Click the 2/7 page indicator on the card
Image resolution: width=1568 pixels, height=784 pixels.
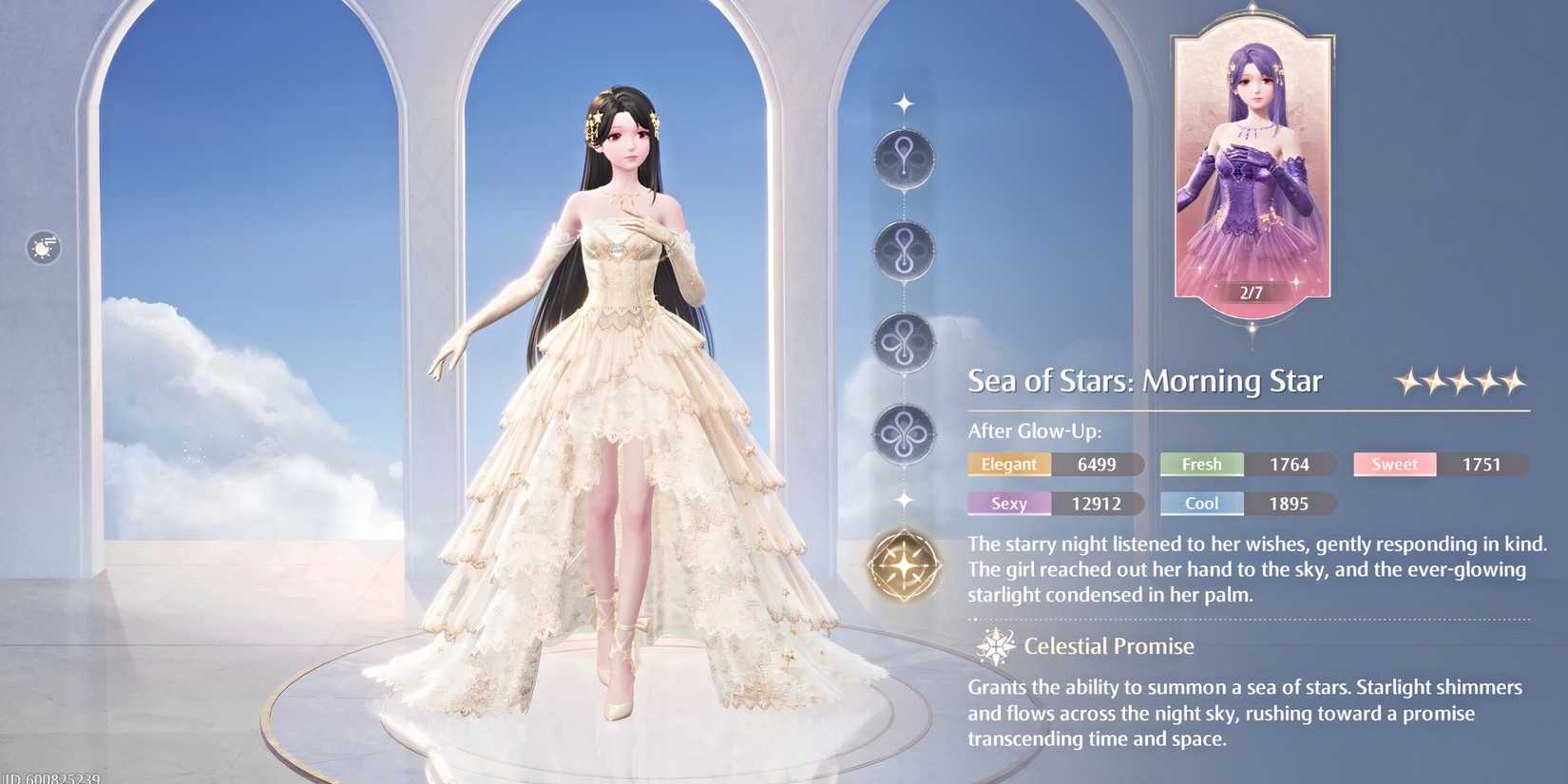(x=1249, y=294)
